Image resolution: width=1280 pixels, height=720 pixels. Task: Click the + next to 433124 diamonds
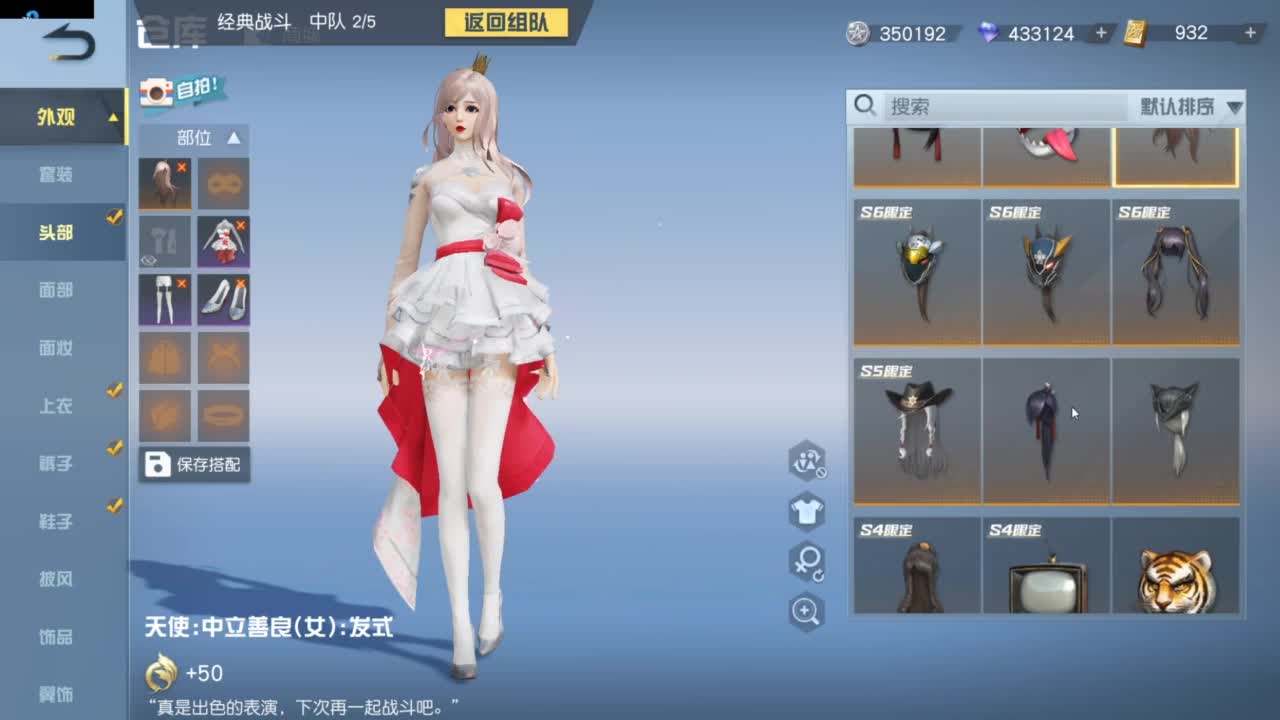tap(1100, 33)
